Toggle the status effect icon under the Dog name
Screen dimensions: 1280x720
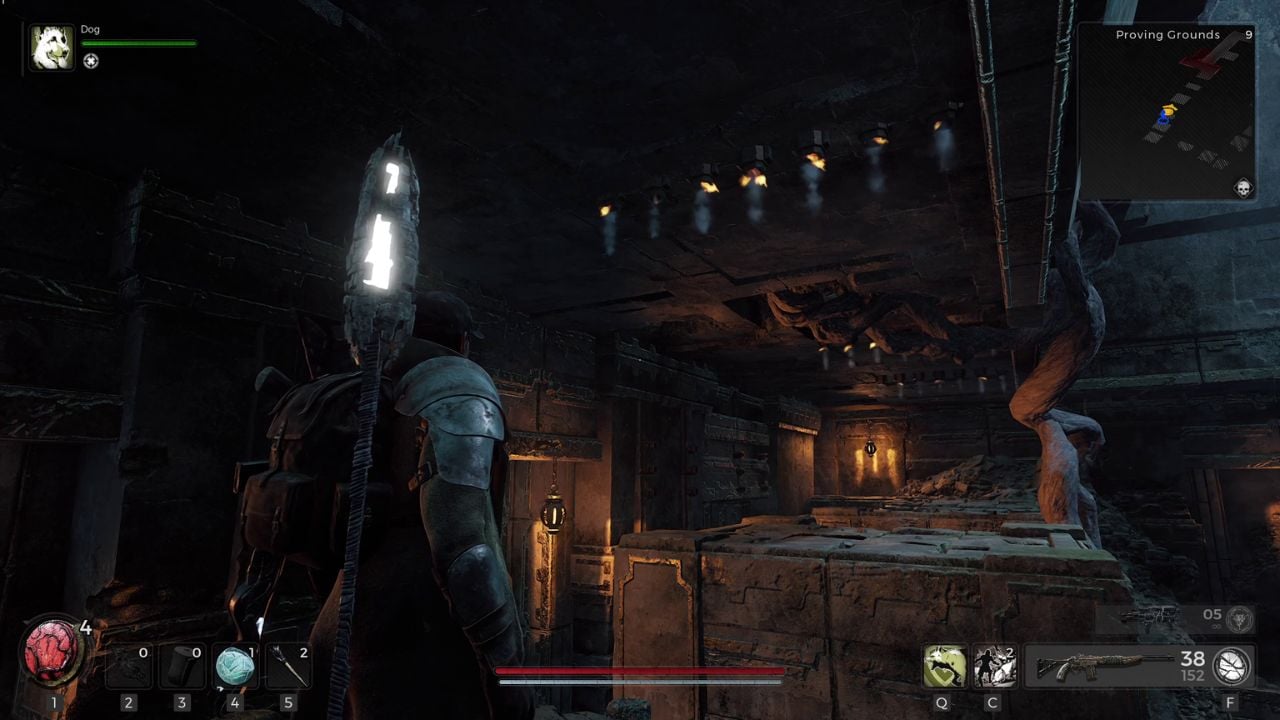tap(90, 63)
